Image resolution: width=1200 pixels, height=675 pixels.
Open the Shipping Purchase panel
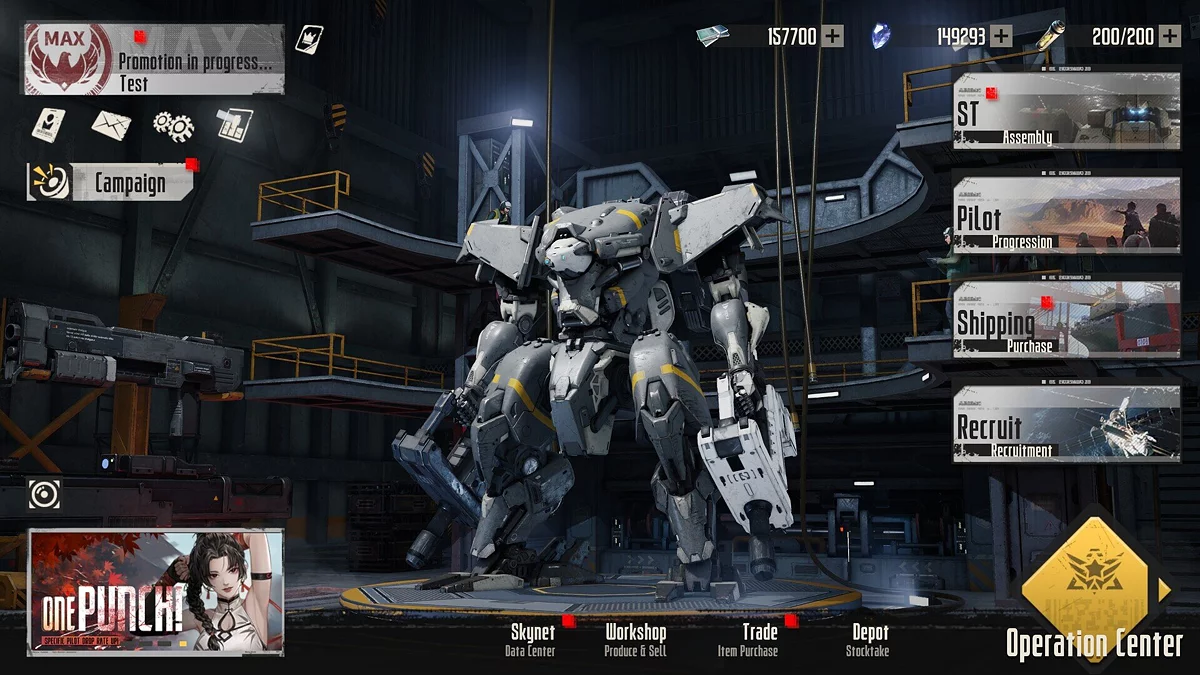pos(1066,319)
